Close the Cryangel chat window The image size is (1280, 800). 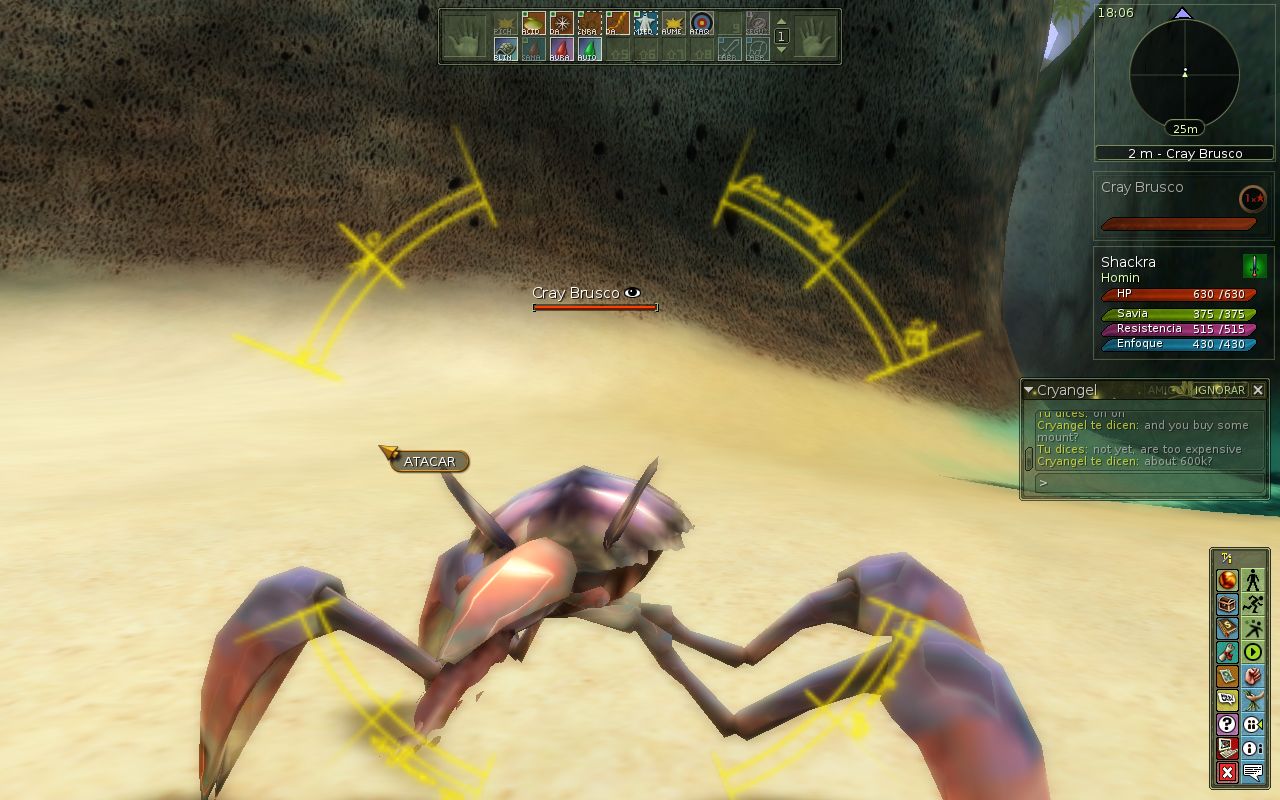pyautogui.click(x=1258, y=390)
